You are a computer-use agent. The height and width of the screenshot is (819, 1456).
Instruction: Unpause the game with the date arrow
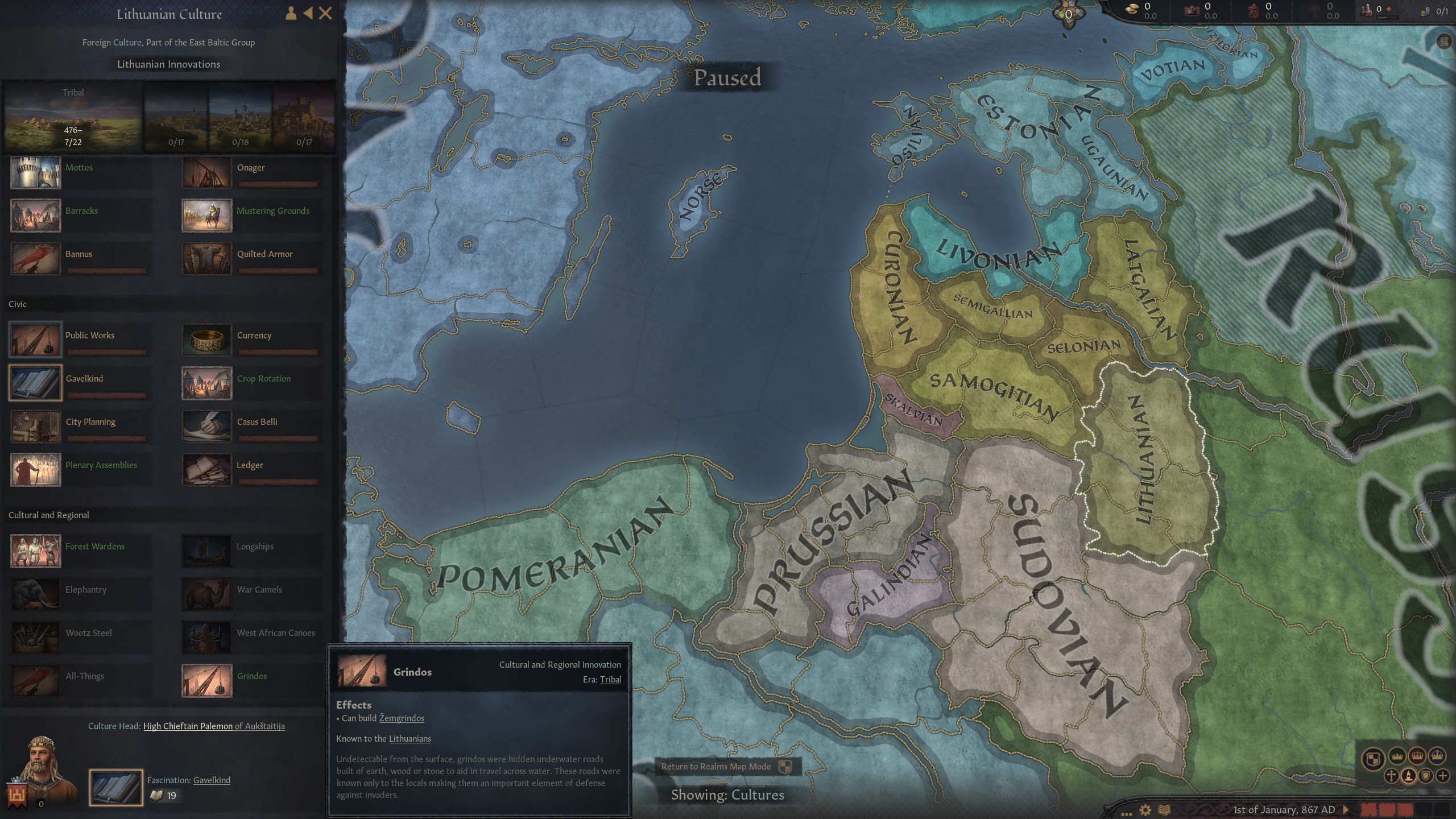pyautogui.click(x=1346, y=810)
